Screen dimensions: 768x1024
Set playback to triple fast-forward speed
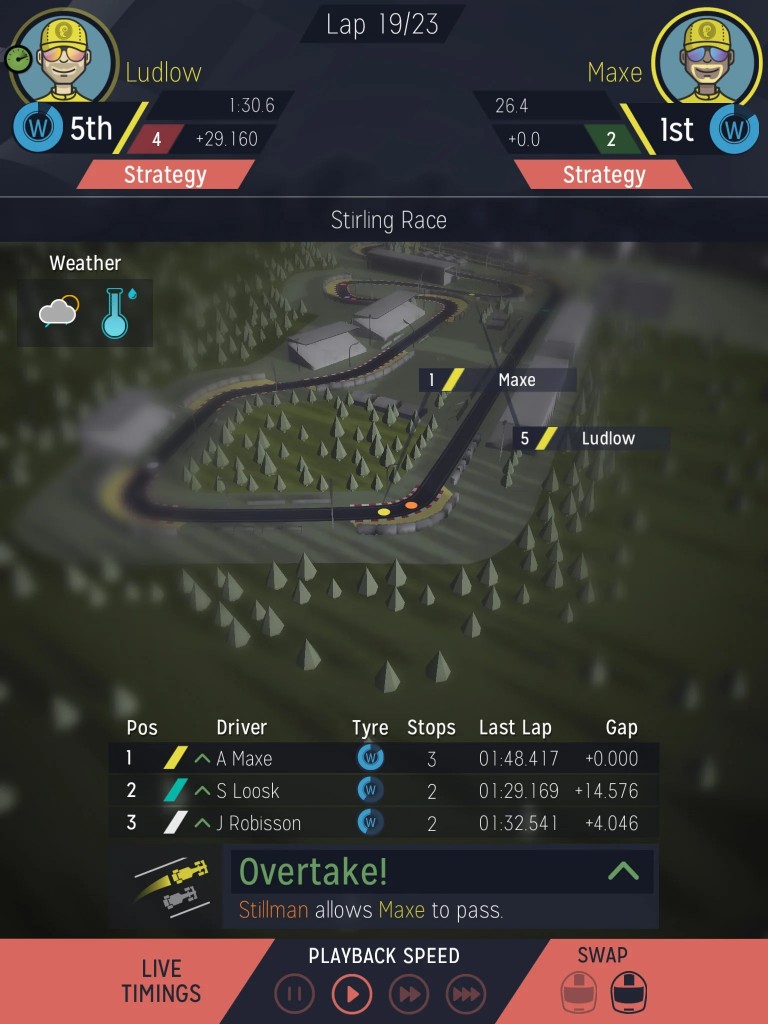tap(465, 994)
